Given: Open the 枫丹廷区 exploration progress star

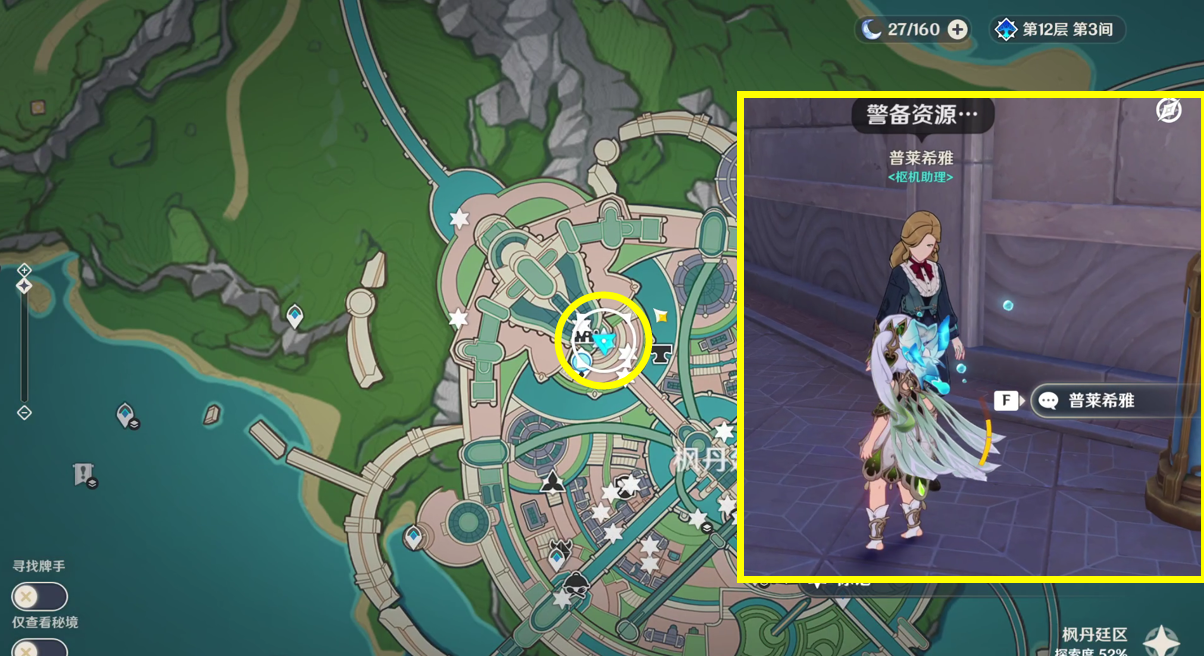Looking at the screenshot, I should click(x=1161, y=640).
